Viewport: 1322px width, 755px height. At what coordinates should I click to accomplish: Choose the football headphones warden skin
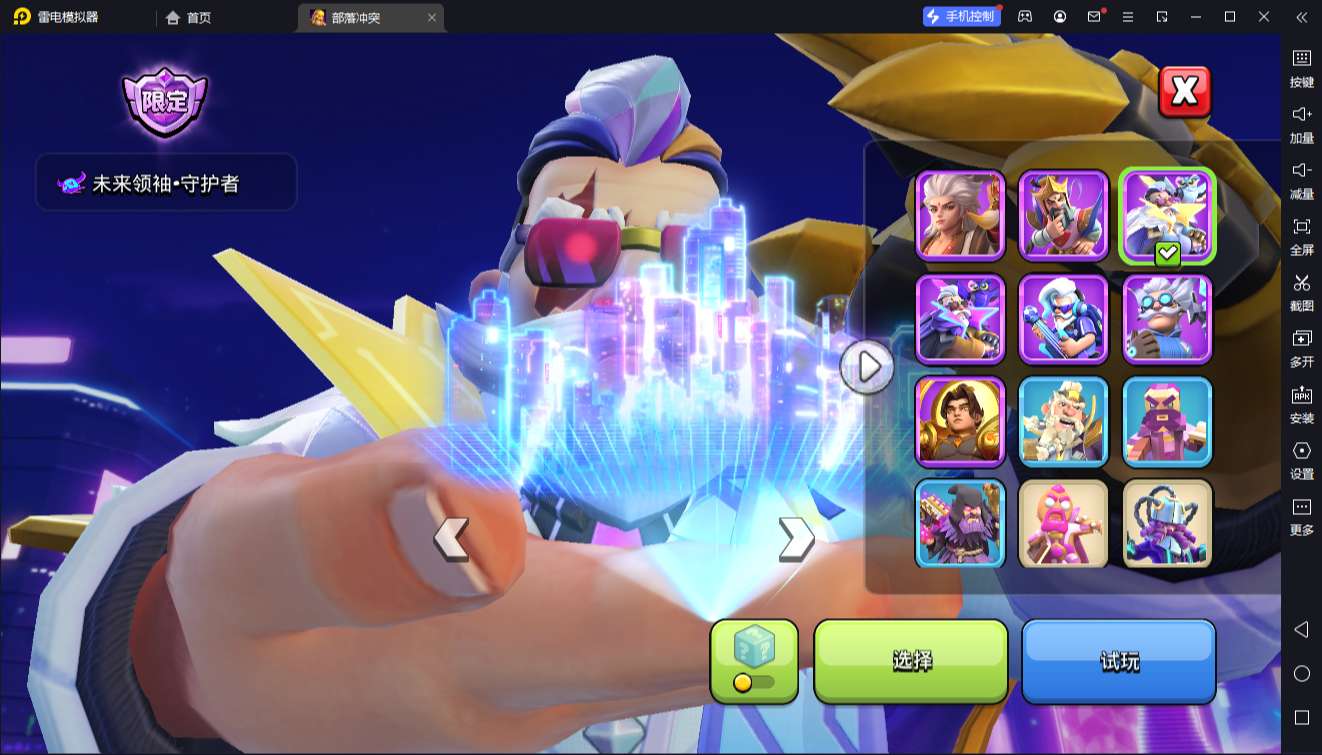[1063, 319]
